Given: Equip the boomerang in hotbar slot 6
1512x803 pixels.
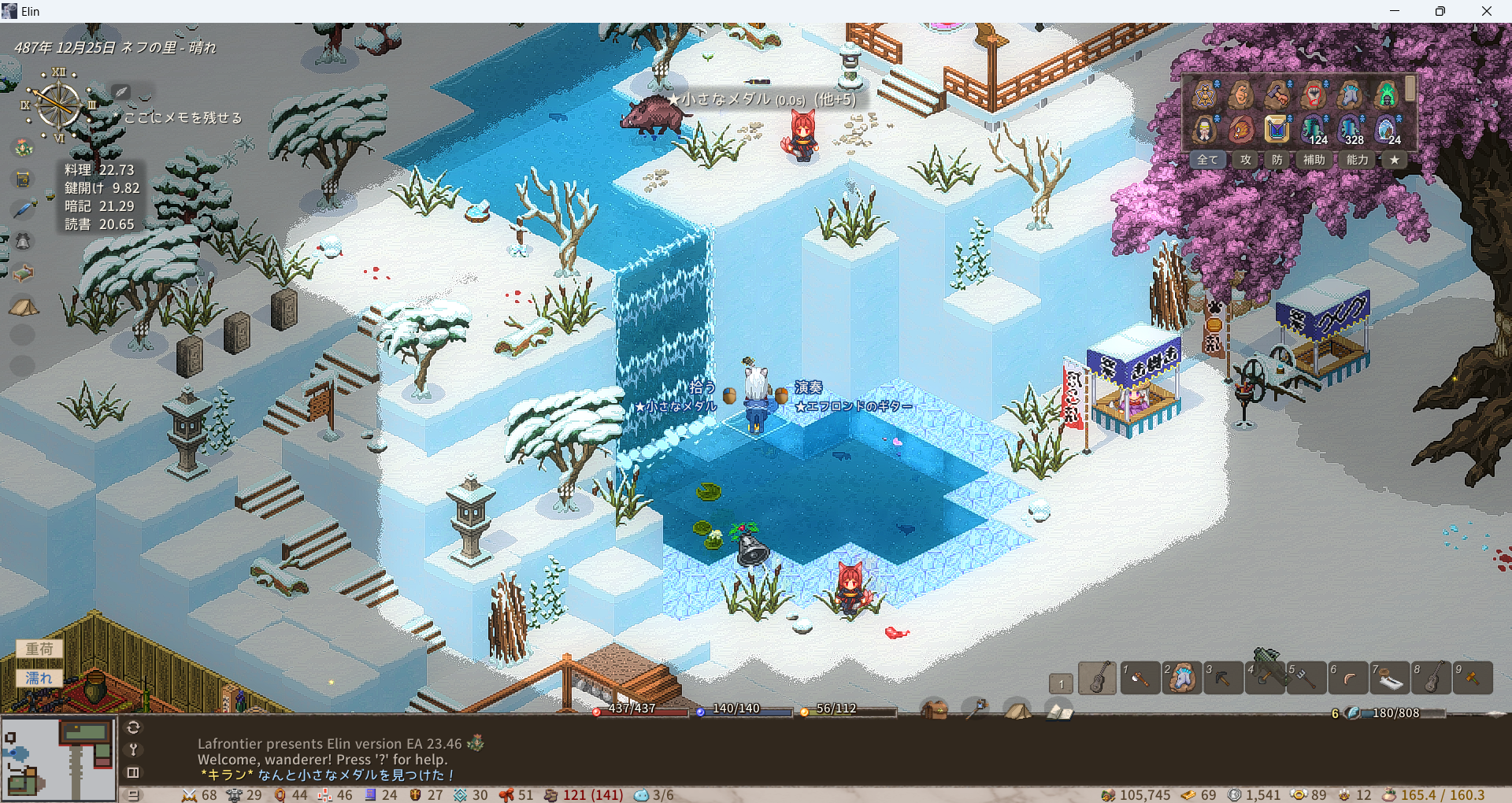Looking at the screenshot, I should [1348, 678].
